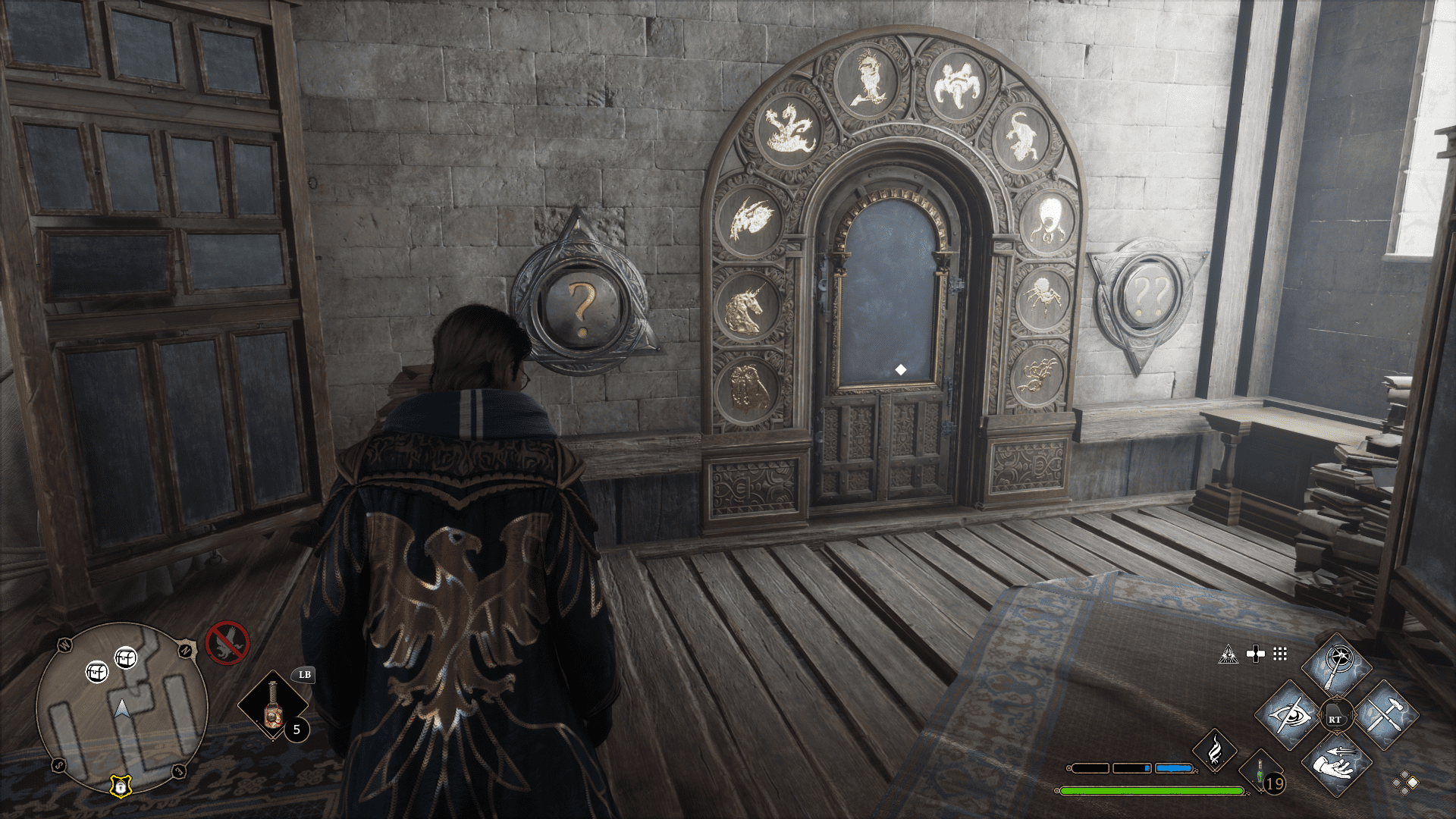Viewport: 1456px width, 819px height.
Task: Toggle the highlighted diamond in the spell-set selector
Action: (1413, 783)
